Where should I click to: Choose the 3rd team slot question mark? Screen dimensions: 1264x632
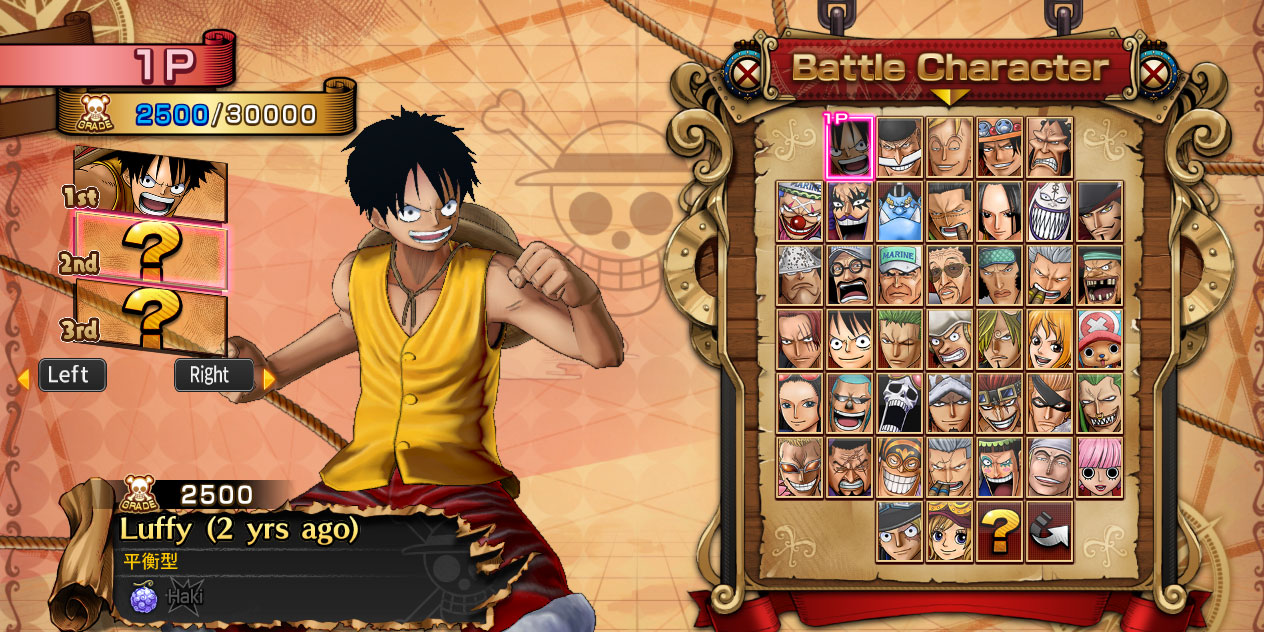(x=151, y=314)
